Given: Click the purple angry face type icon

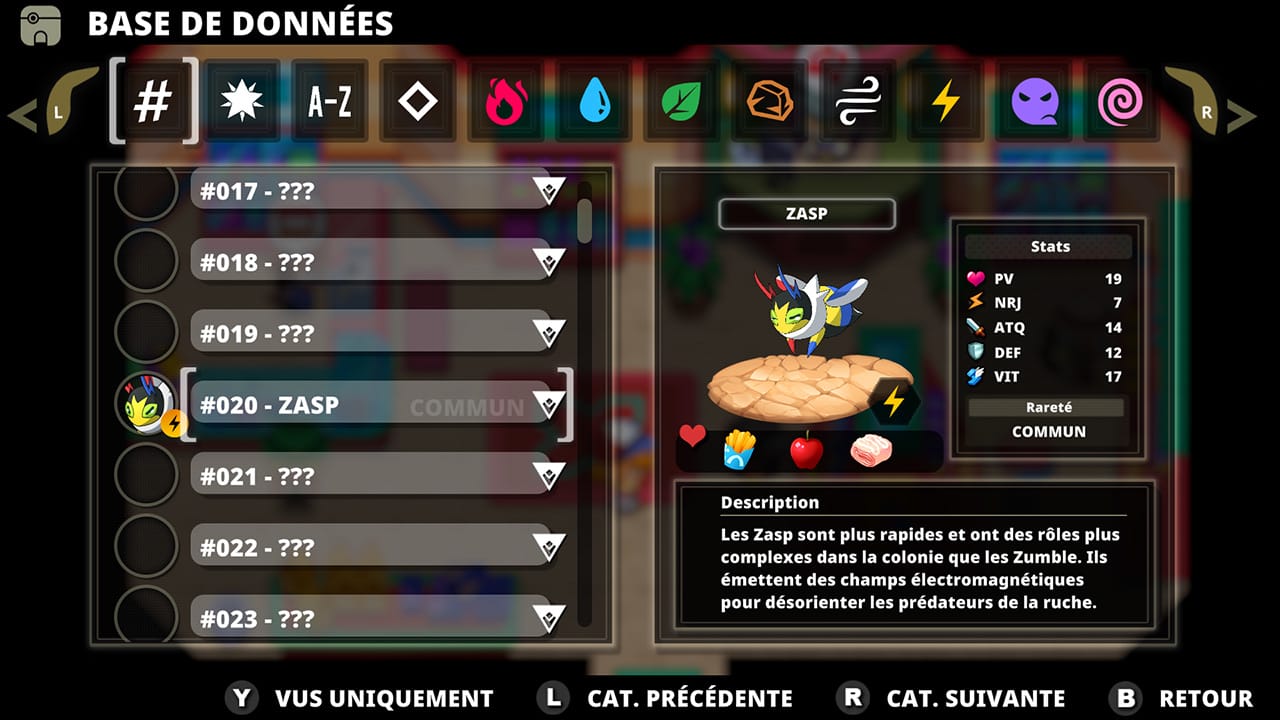Looking at the screenshot, I should tap(1033, 101).
